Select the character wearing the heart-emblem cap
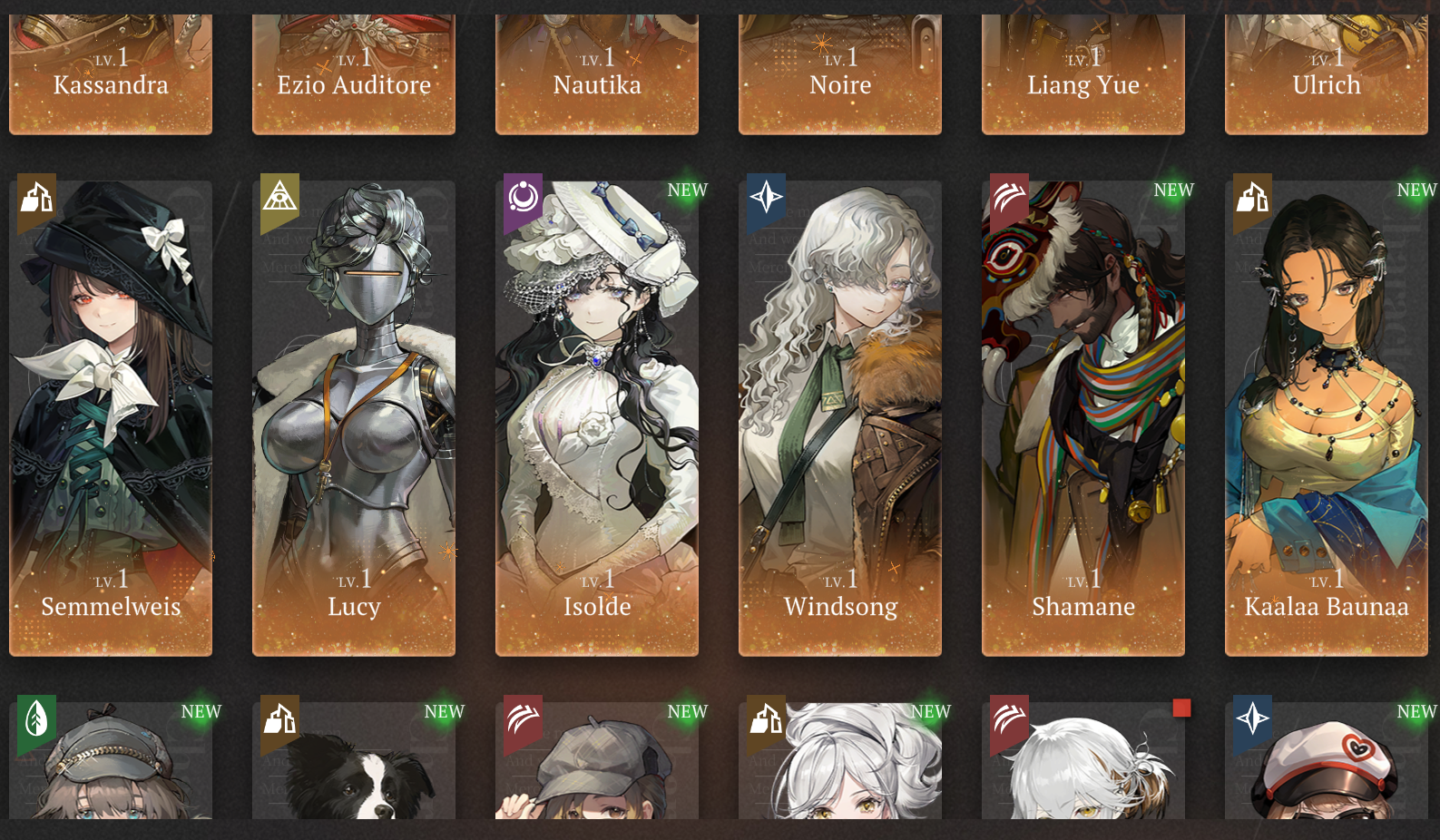This screenshot has width=1440, height=840. [x=1326, y=780]
